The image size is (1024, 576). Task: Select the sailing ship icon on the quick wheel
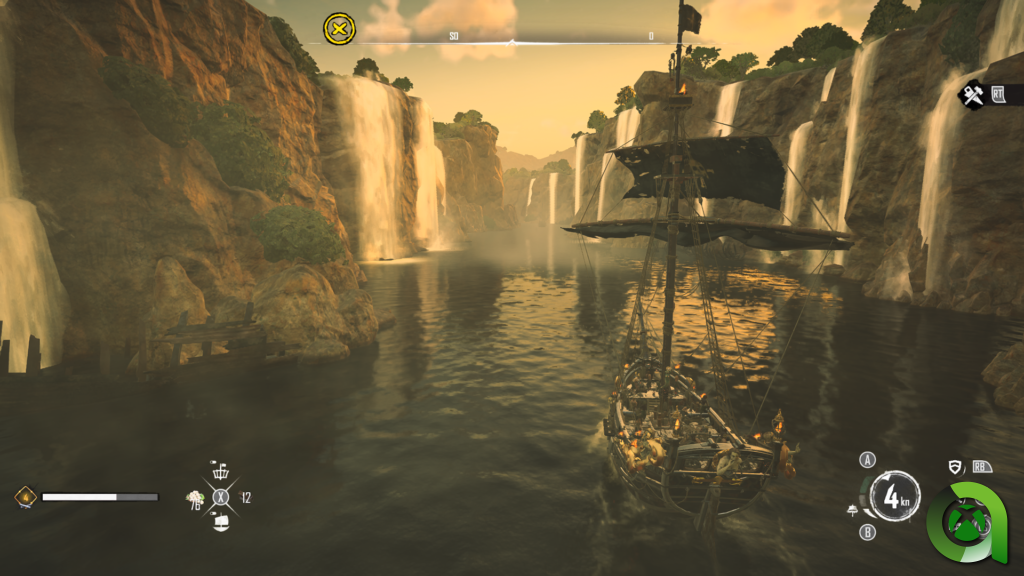(x=221, y=521)
